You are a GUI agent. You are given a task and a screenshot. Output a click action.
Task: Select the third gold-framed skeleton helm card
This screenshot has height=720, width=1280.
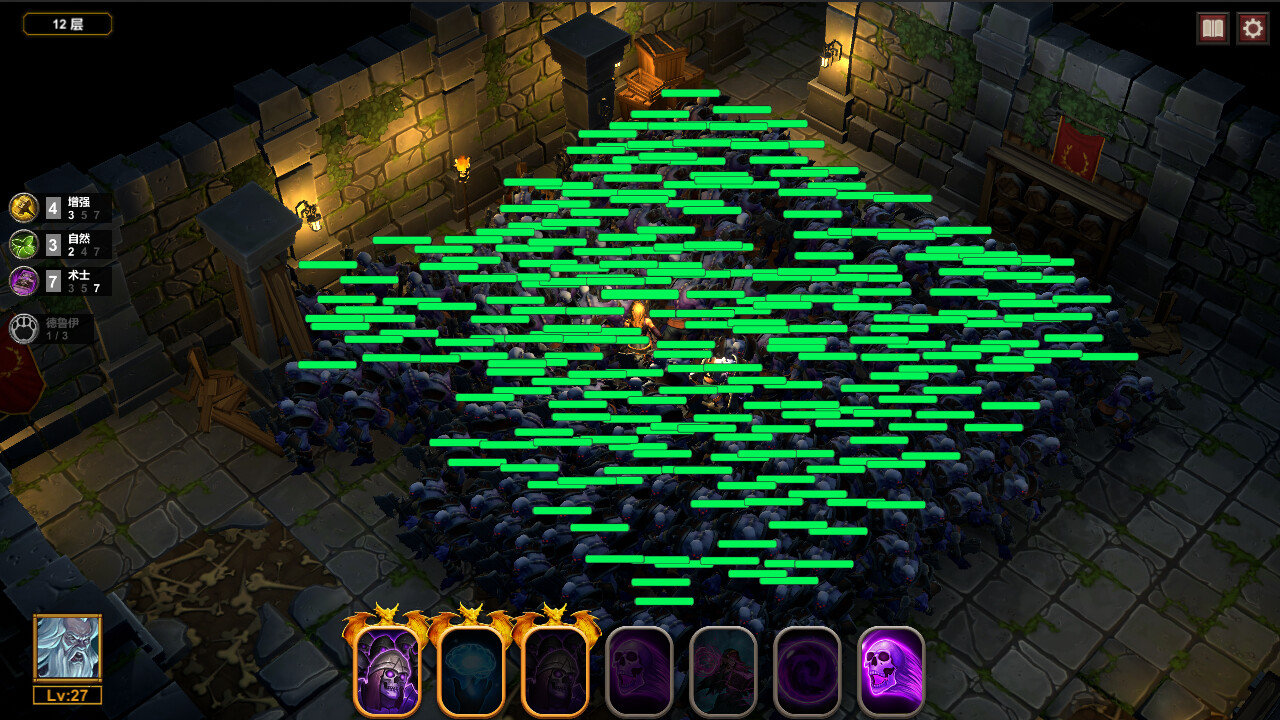pos(553,668)
